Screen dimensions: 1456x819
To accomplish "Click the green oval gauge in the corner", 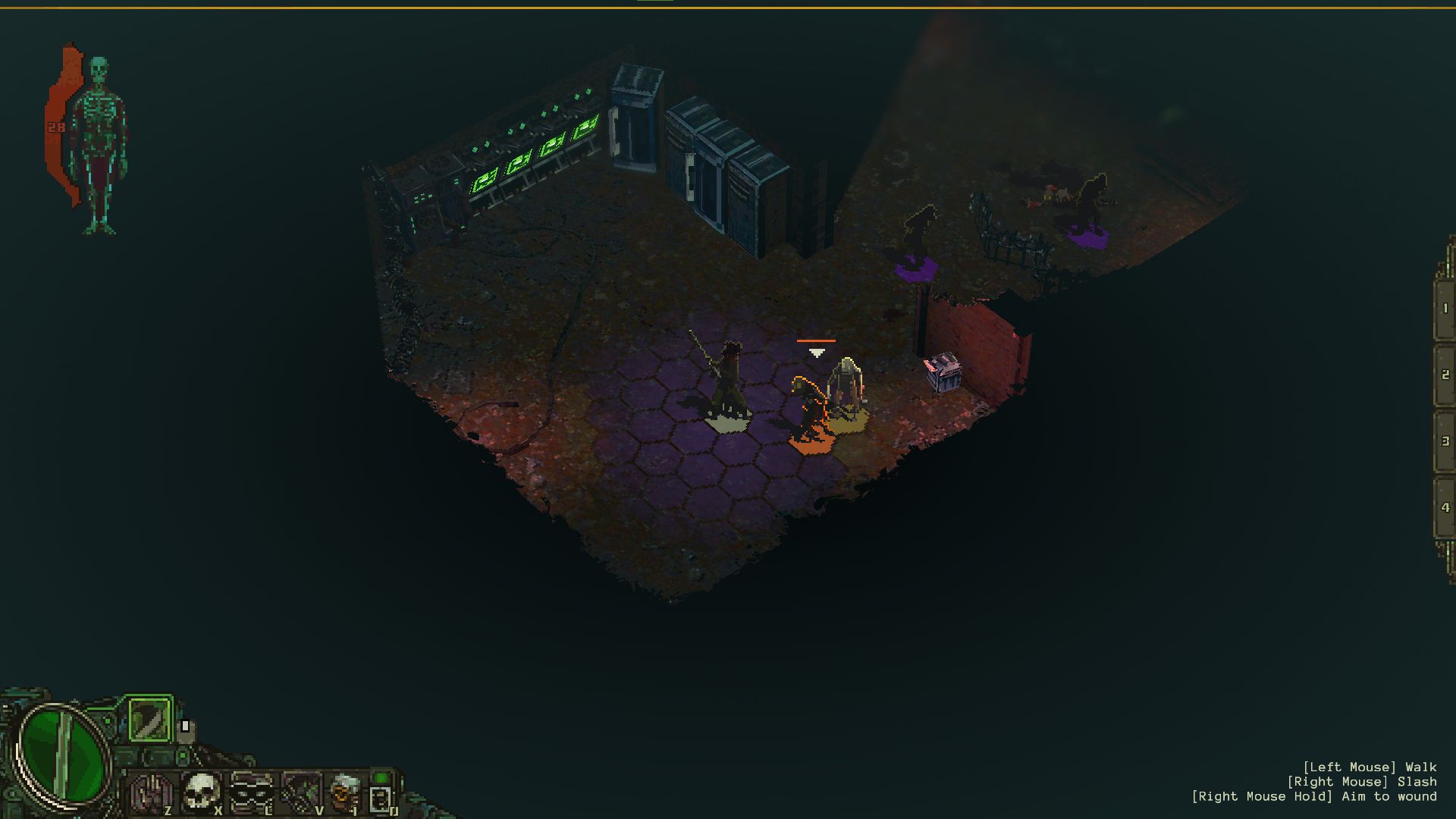I will [x=62, y=753].
